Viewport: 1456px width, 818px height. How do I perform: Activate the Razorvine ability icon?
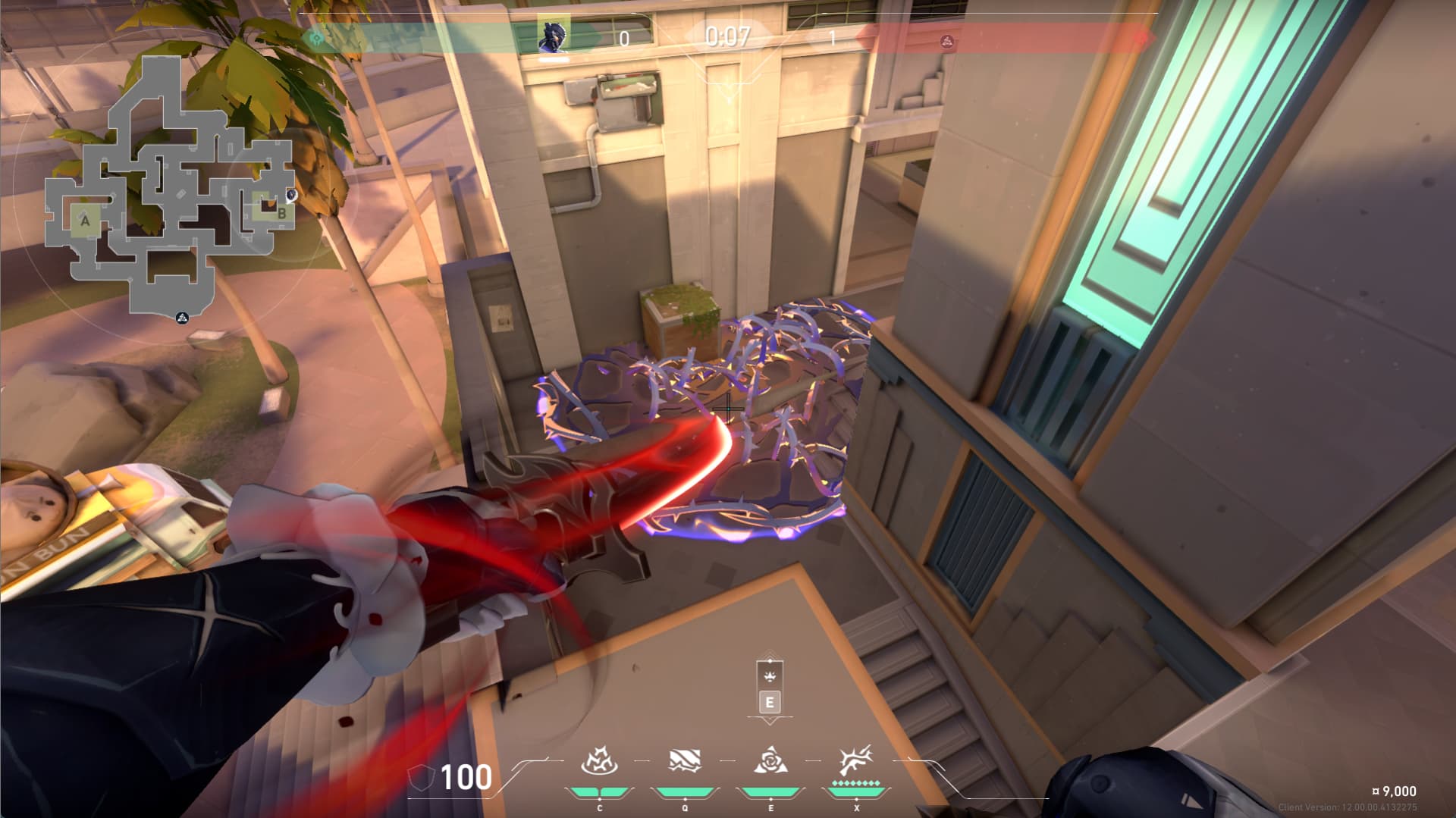[x=599, y=760]
